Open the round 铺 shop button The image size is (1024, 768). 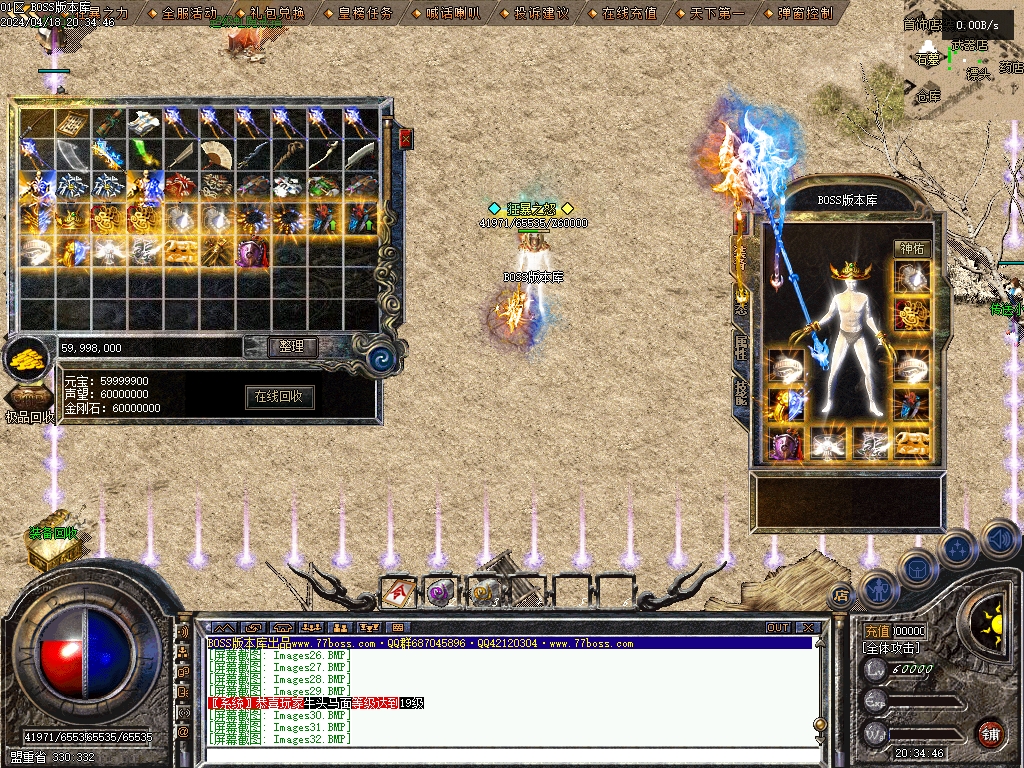(990, 733)
